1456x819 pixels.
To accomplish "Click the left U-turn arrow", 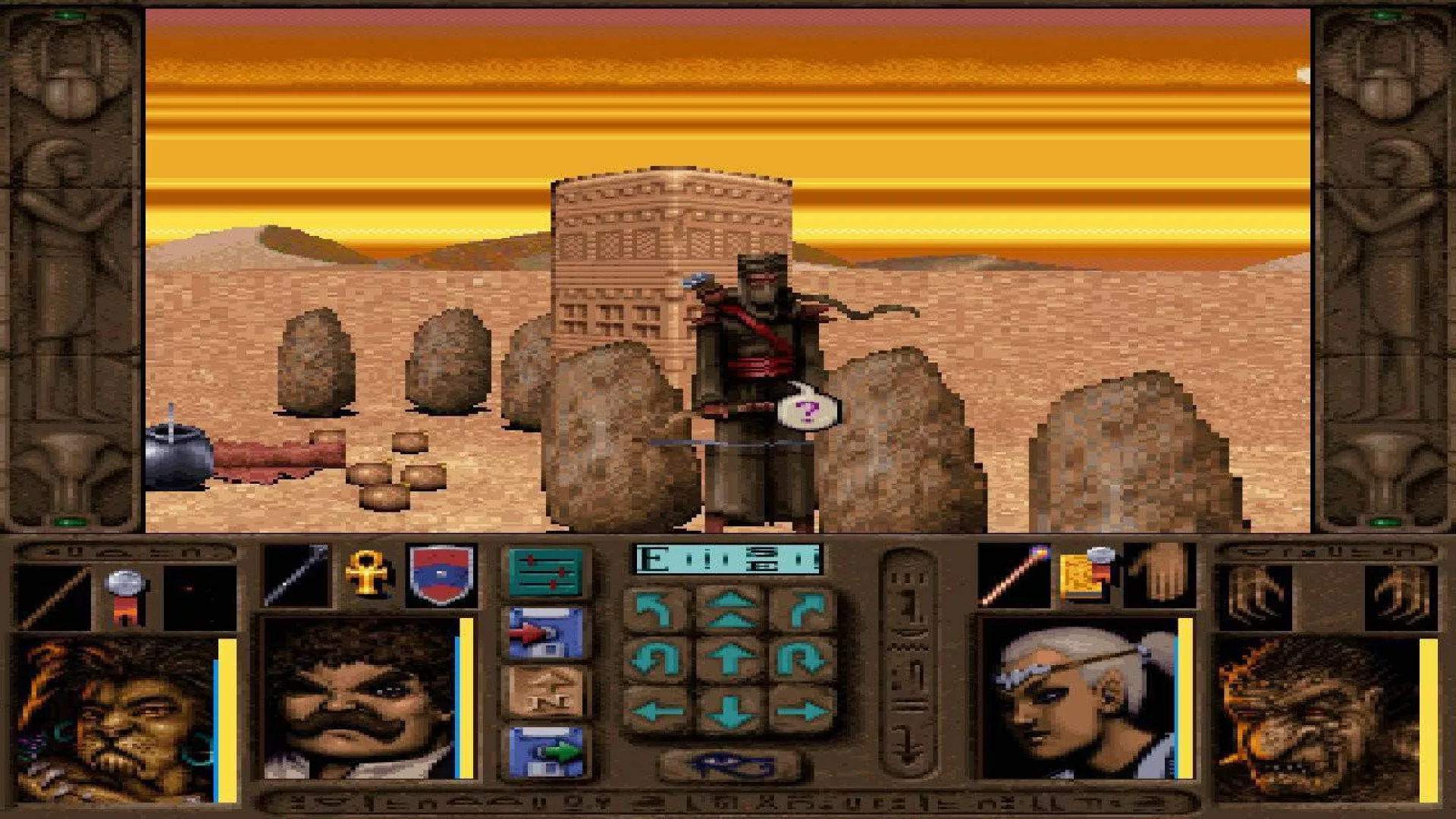I will [657, 659].
